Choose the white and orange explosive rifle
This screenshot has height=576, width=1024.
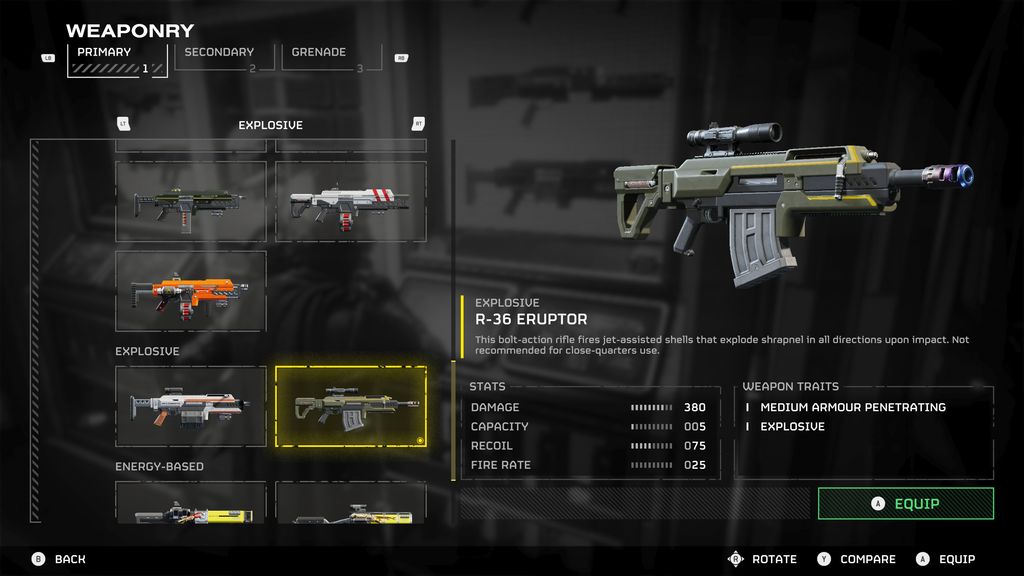pos(191,407)
